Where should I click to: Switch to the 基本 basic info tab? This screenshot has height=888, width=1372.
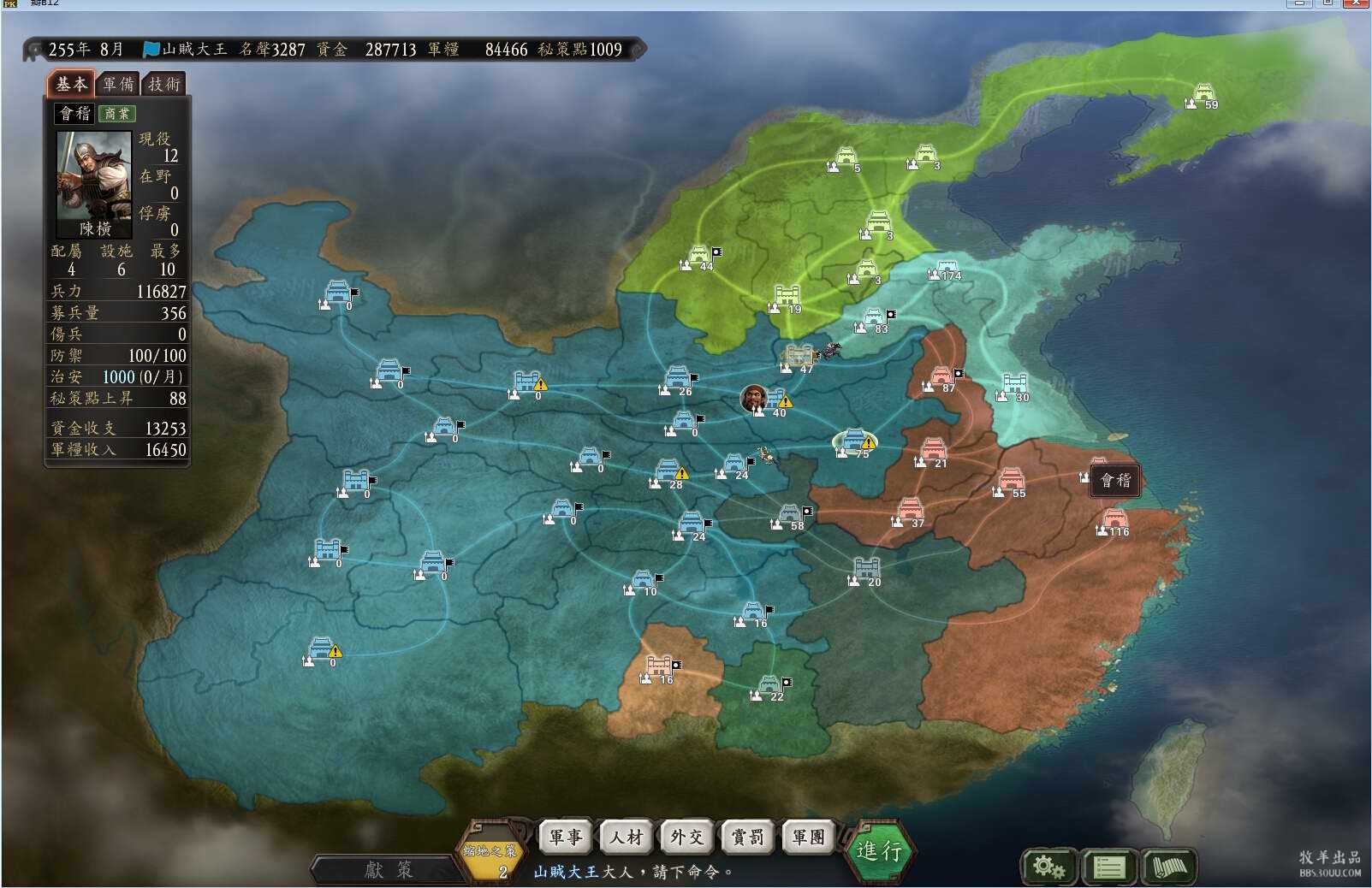pos(71,84)
